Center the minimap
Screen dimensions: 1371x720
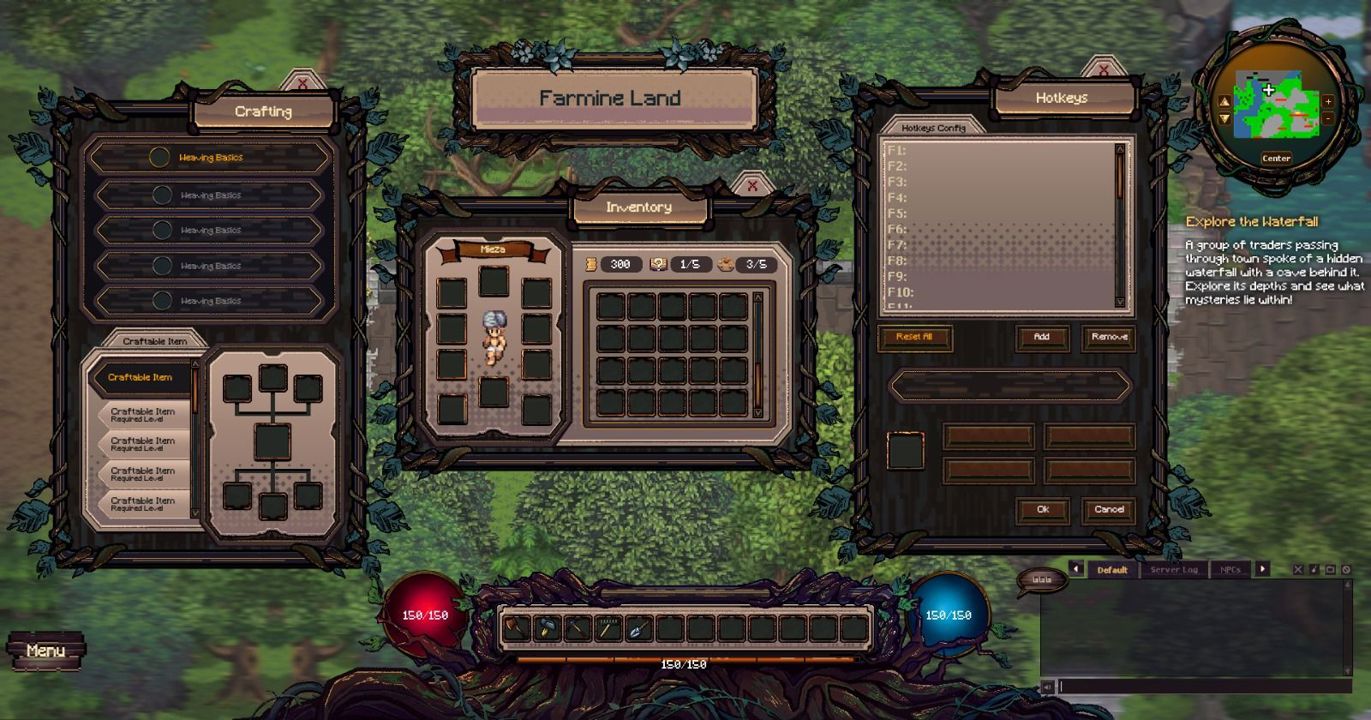(1275, 158)
